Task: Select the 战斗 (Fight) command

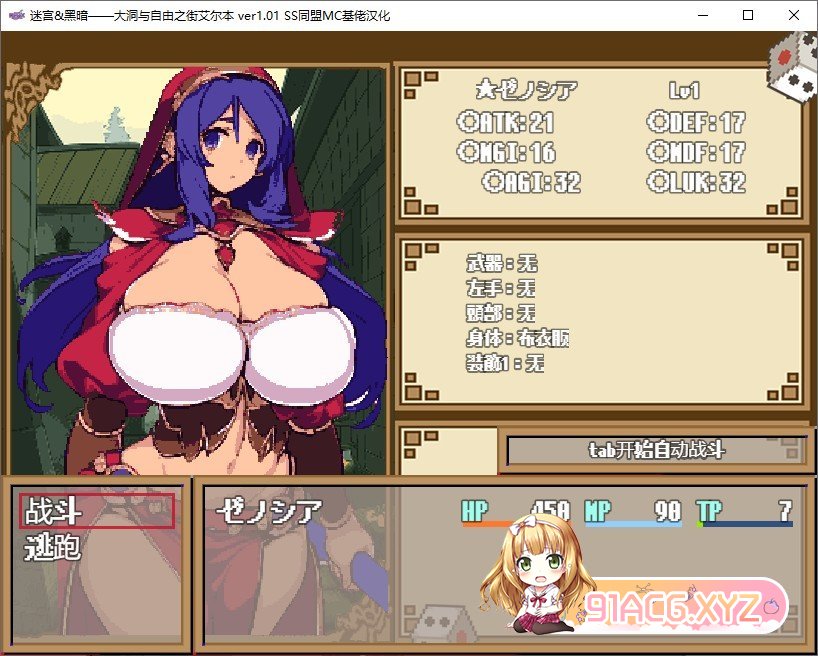Action: click(97, 511)
